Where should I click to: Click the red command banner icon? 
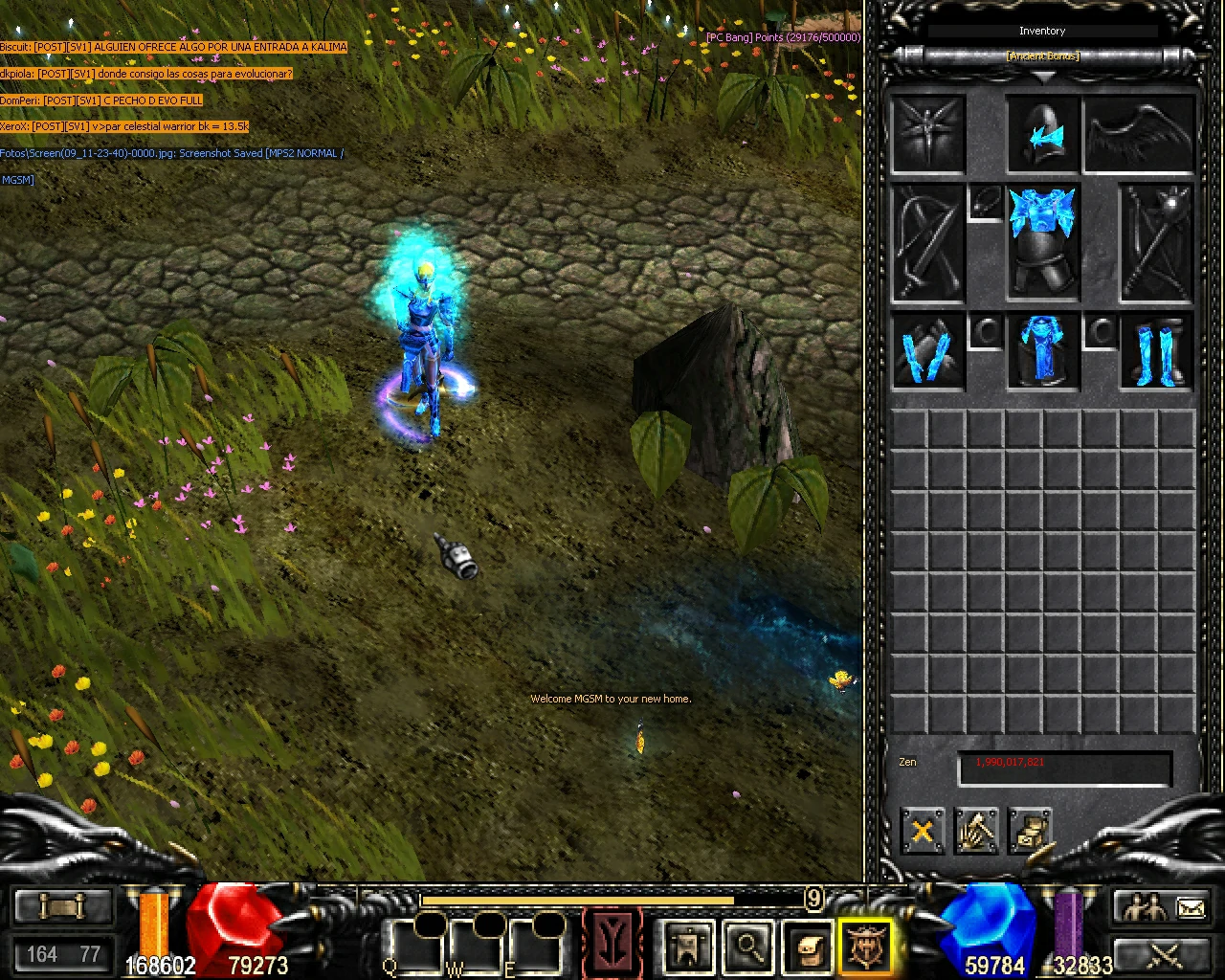click(x=612, y=943)
